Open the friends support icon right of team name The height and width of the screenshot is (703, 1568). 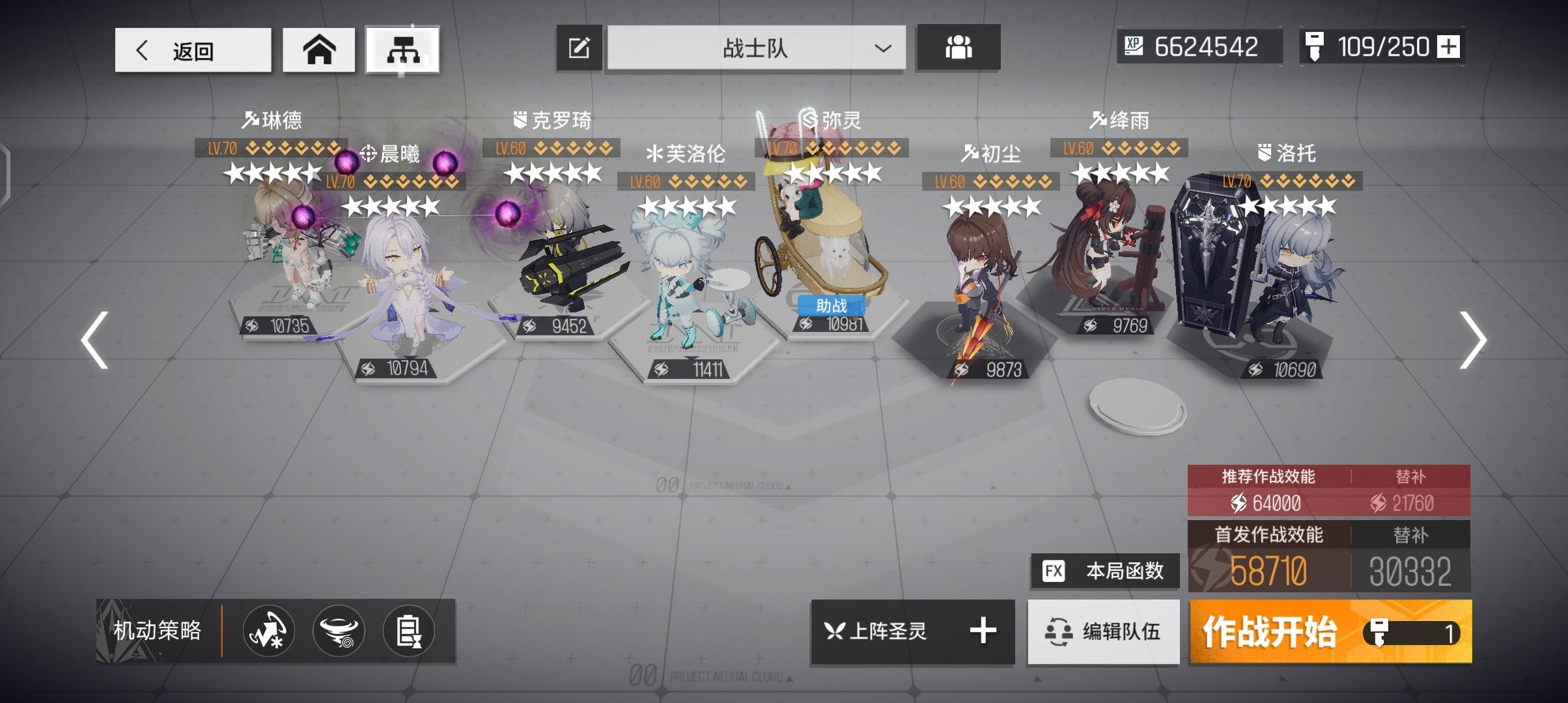coord(957,48)
